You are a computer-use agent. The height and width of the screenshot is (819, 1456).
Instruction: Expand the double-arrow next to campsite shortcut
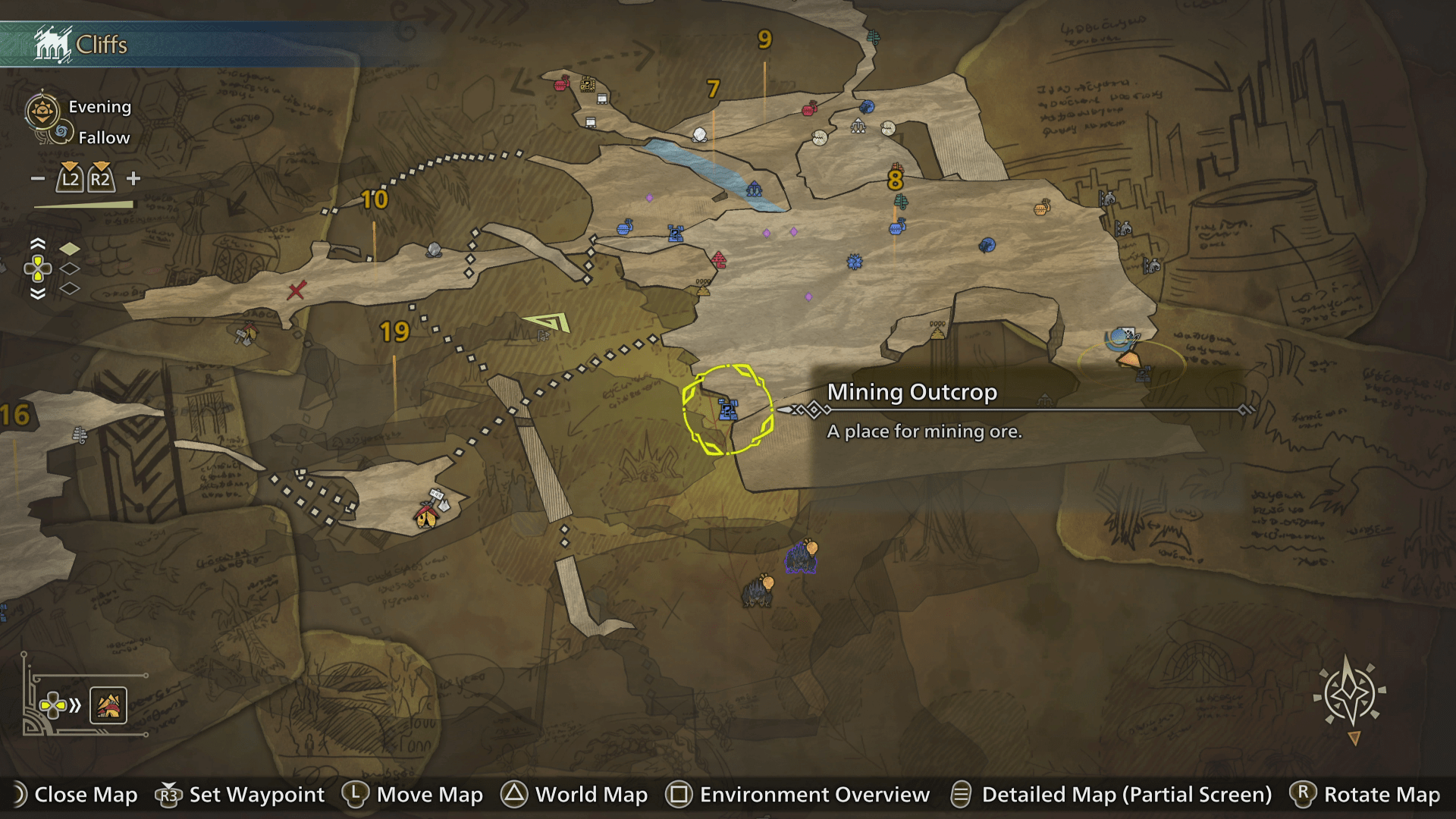[74, 705]
